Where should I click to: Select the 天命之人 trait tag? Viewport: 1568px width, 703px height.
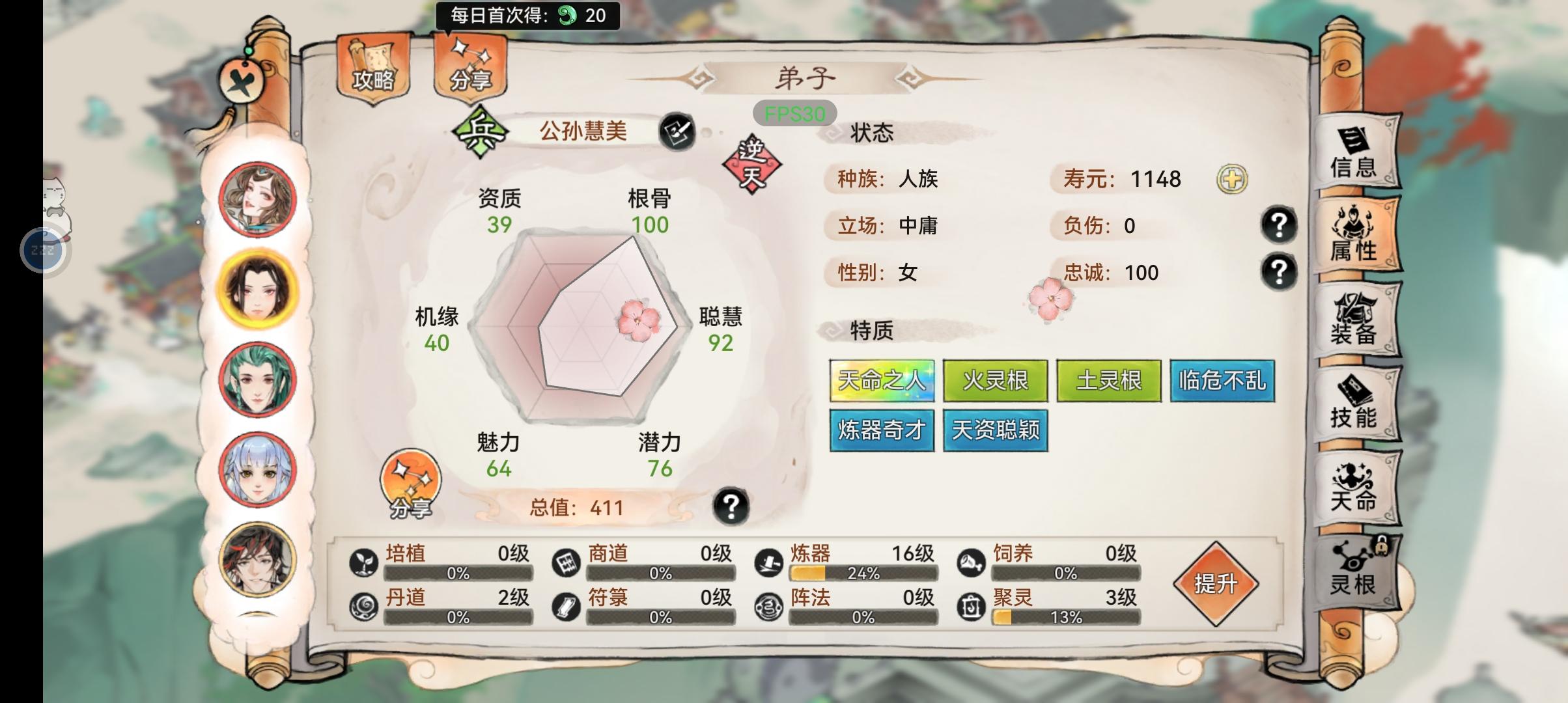pyautogui.click(x=883, y=380)
